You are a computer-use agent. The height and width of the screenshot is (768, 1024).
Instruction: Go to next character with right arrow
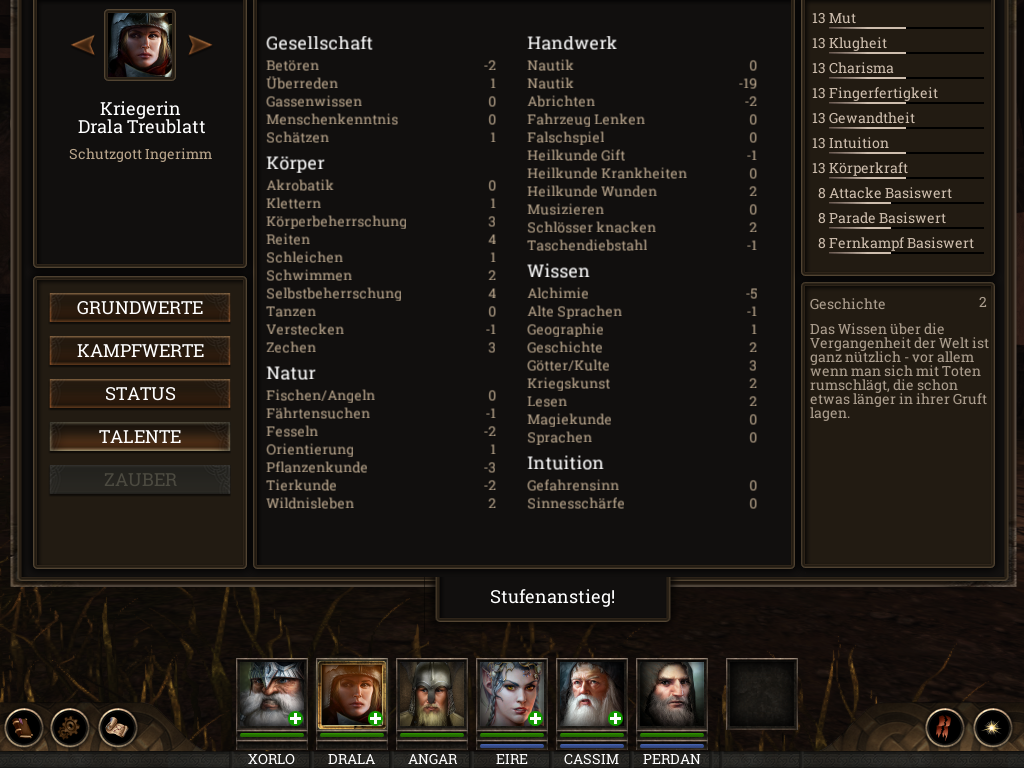[x=200, y=45]
